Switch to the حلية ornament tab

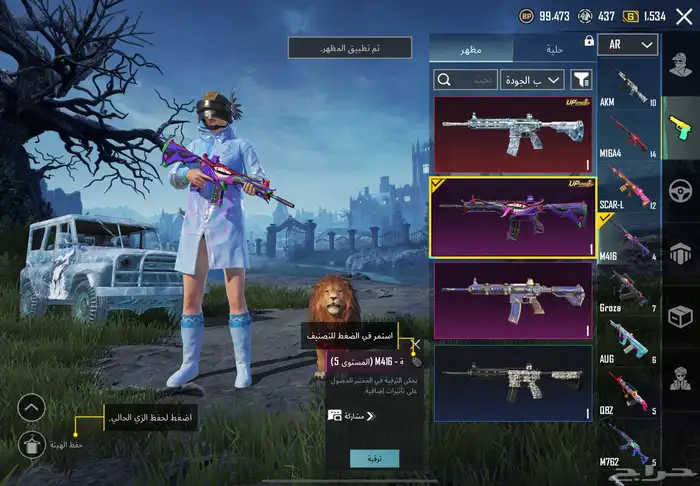click(x=553, y=48)
